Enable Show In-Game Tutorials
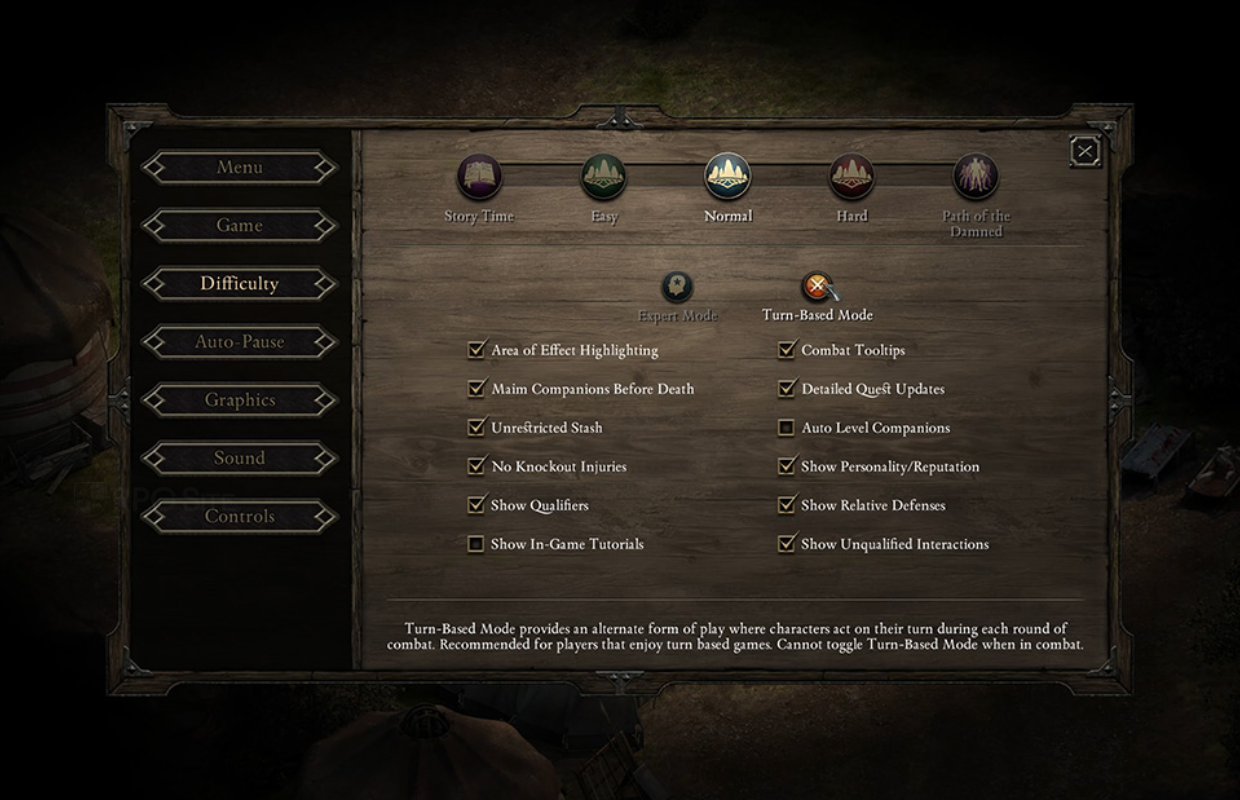The height and width of the screenshot is (800, 1240). [476, 544]
